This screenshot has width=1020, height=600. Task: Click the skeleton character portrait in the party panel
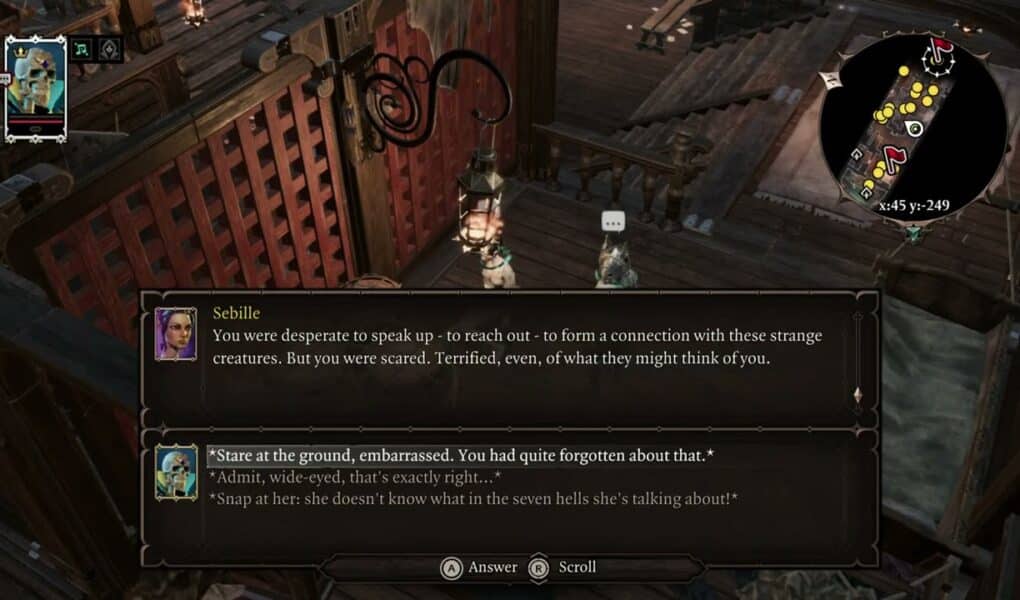tap(36, 86)
